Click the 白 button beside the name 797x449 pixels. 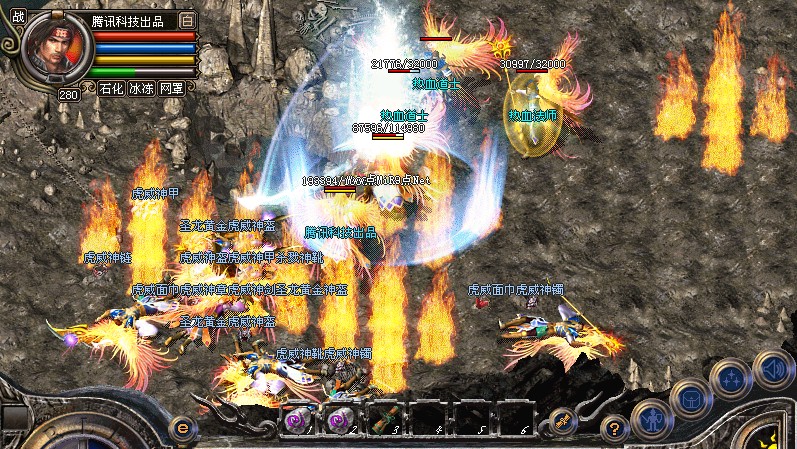[187, 20]
